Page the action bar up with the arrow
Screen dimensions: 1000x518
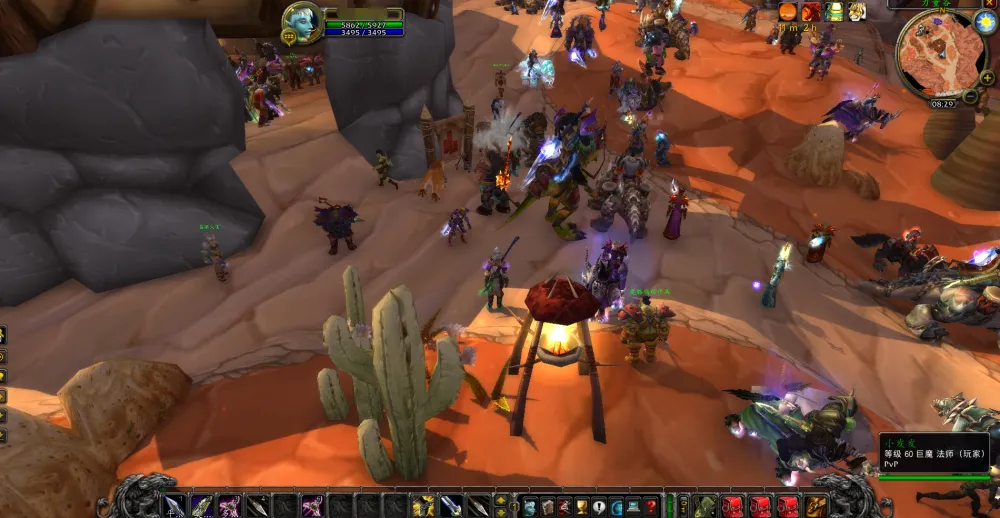coord(500,499)
